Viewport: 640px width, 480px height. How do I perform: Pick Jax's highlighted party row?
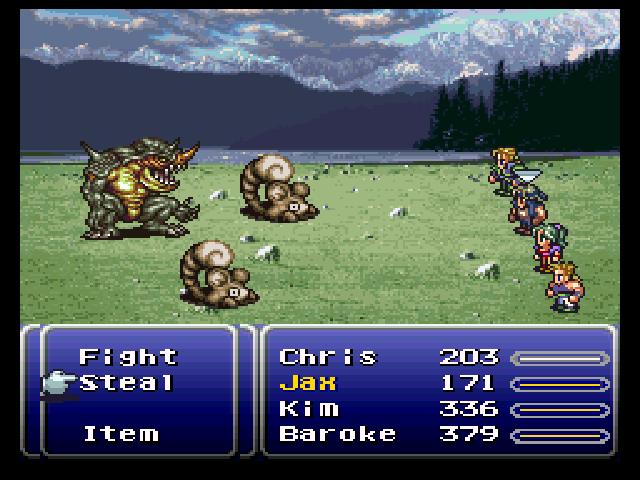(308, 383)
